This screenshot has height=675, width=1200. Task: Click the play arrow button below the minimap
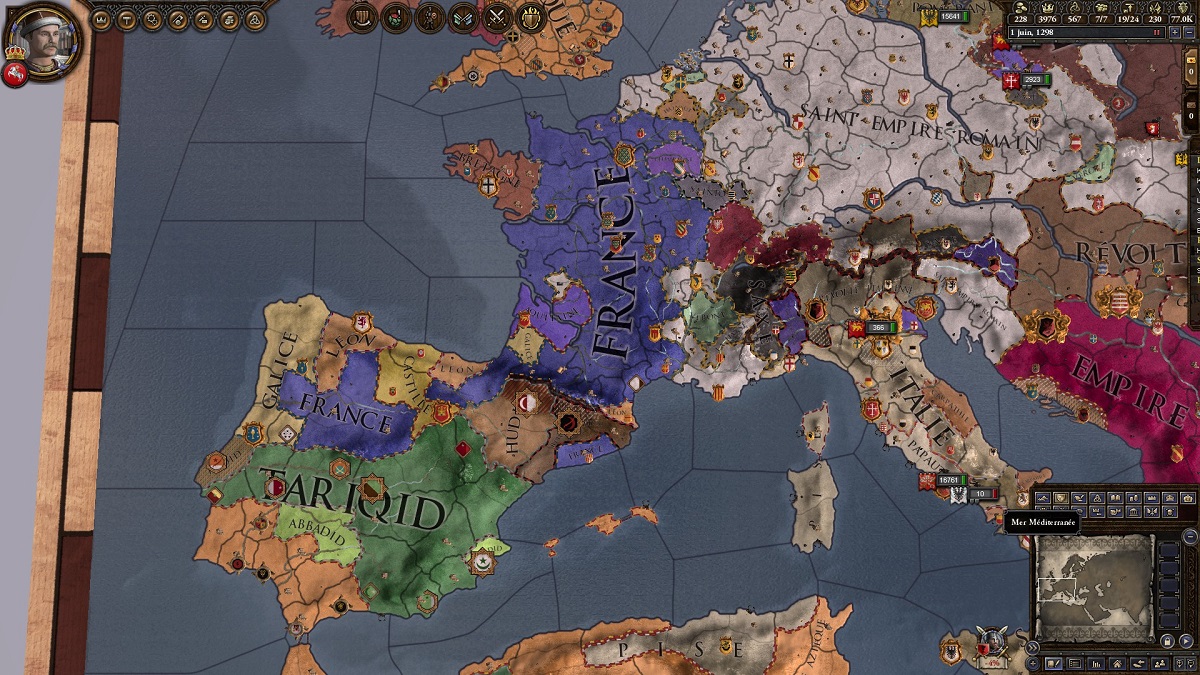(x=1186, y=640)
